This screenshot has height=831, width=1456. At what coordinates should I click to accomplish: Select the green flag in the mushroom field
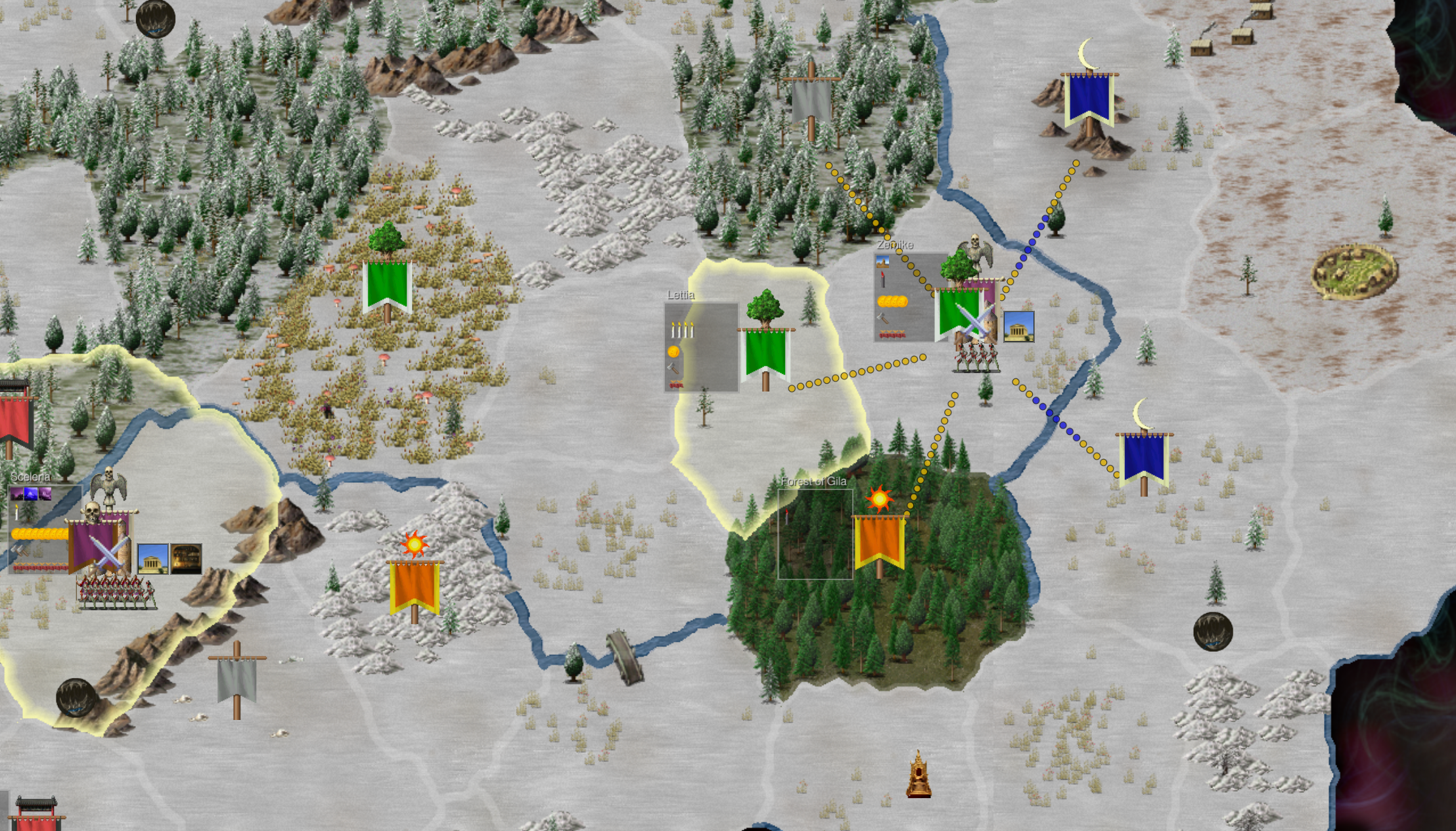[387, 285]
